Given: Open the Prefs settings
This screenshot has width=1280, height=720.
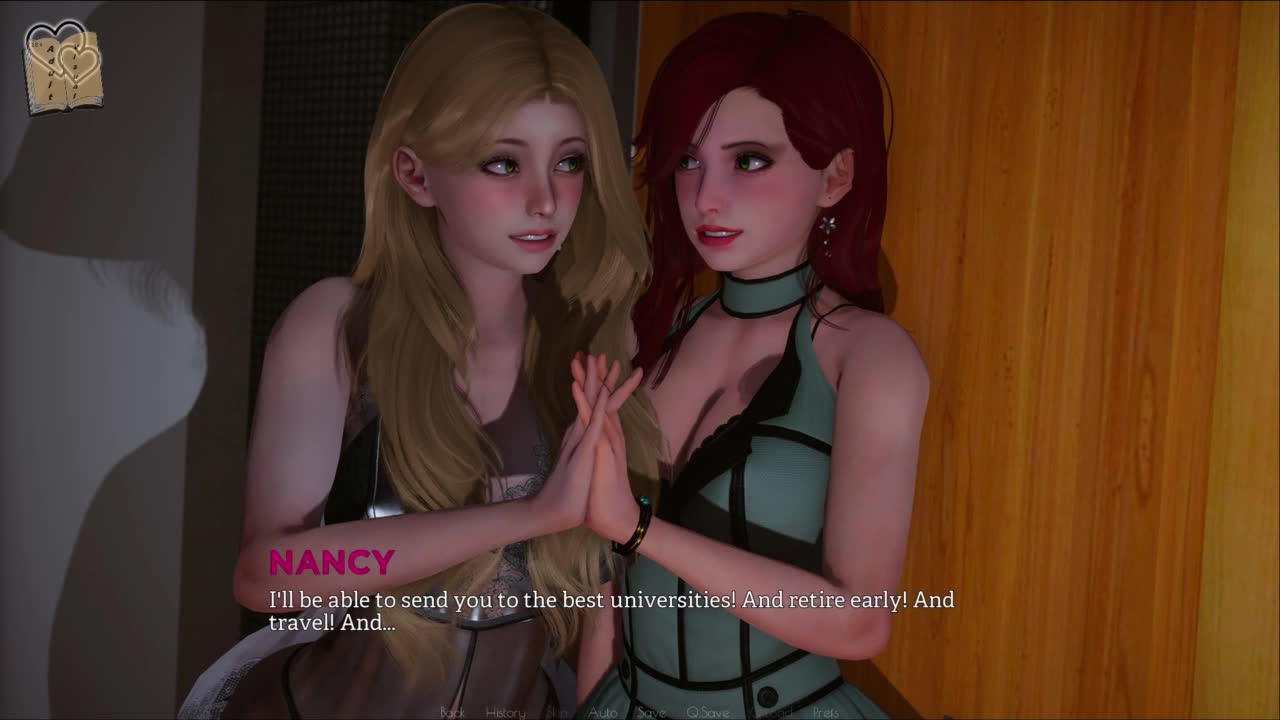Looking at the screenshot, I should 826,712.
